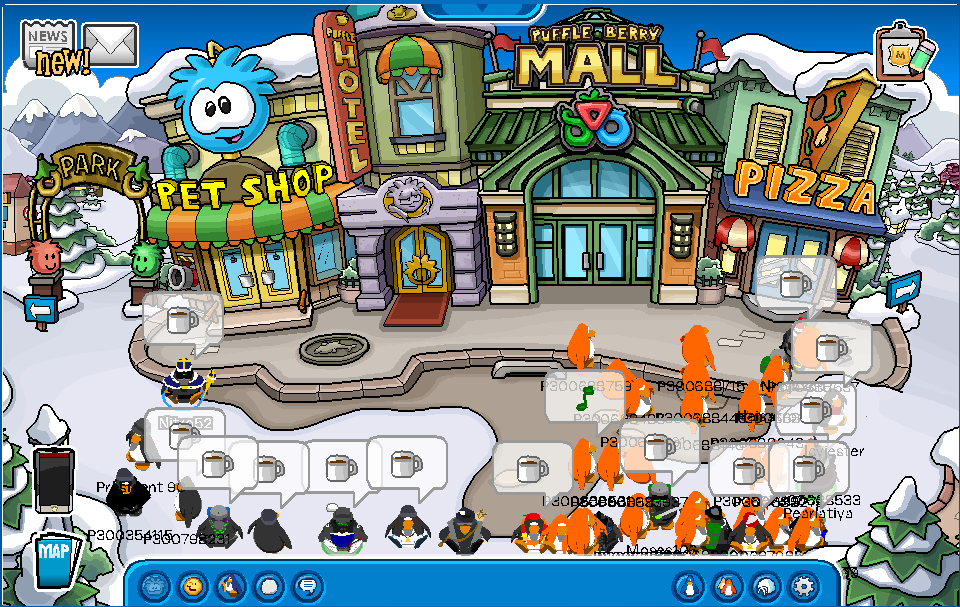Open the speech bubble safe chat menu
960x607 pixels.
307,585
